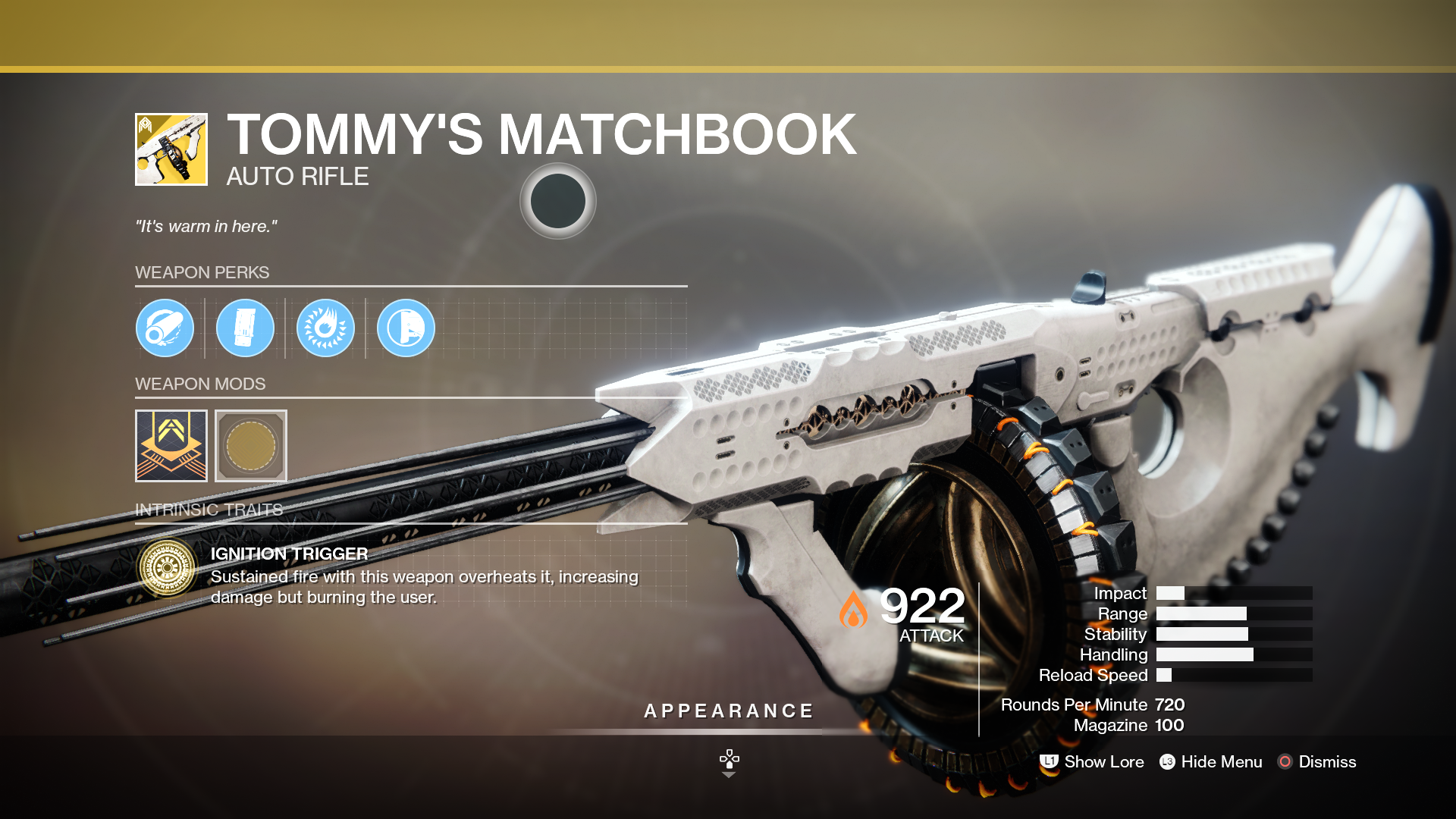Inspect the Ignition Trigger intrinsic trait icon
The width and height of the screenshot is (1456, 819).
tap(167, 567)
